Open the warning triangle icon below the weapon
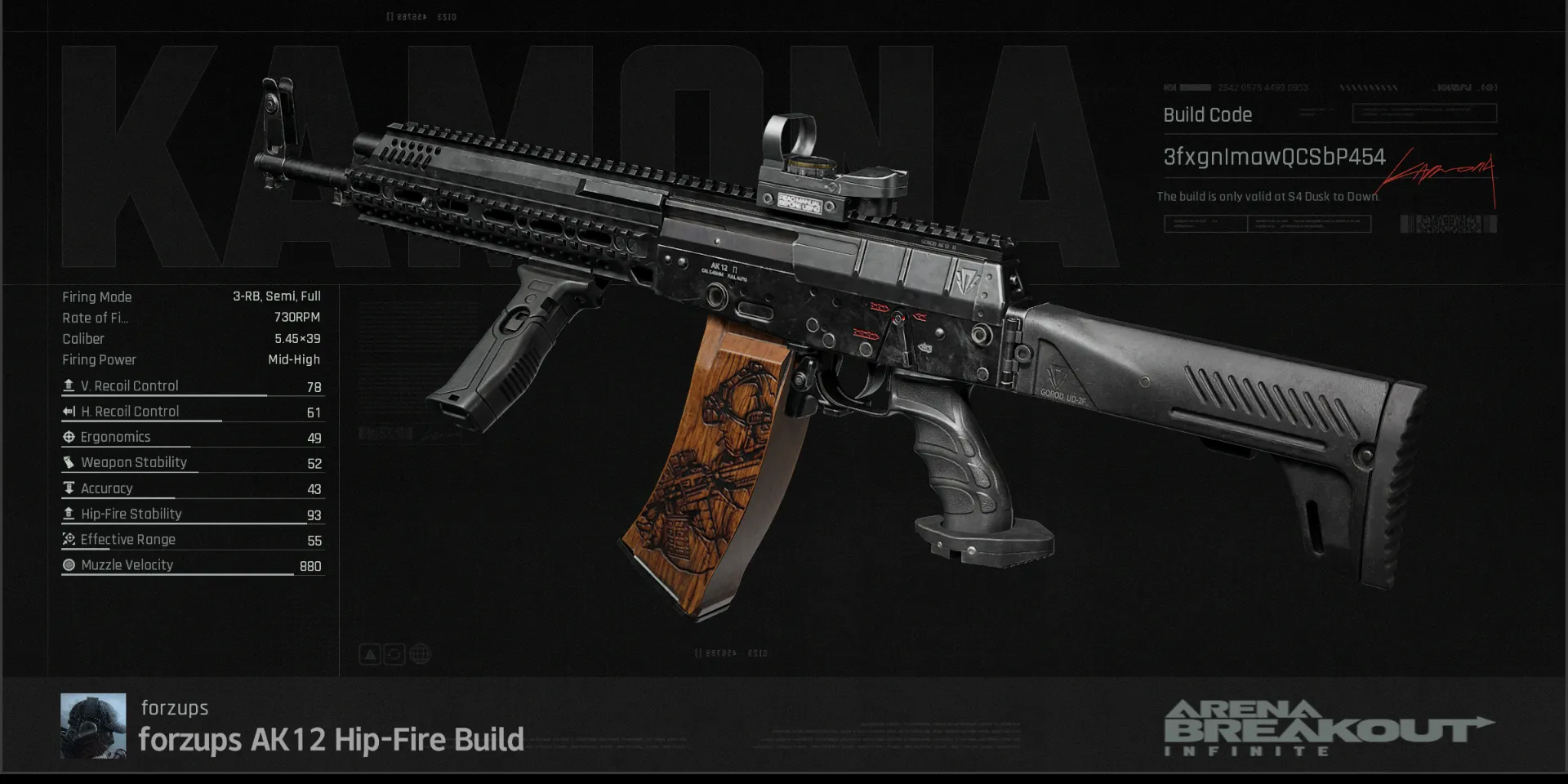Screen dimensions: 1568x784 point(369,653)
